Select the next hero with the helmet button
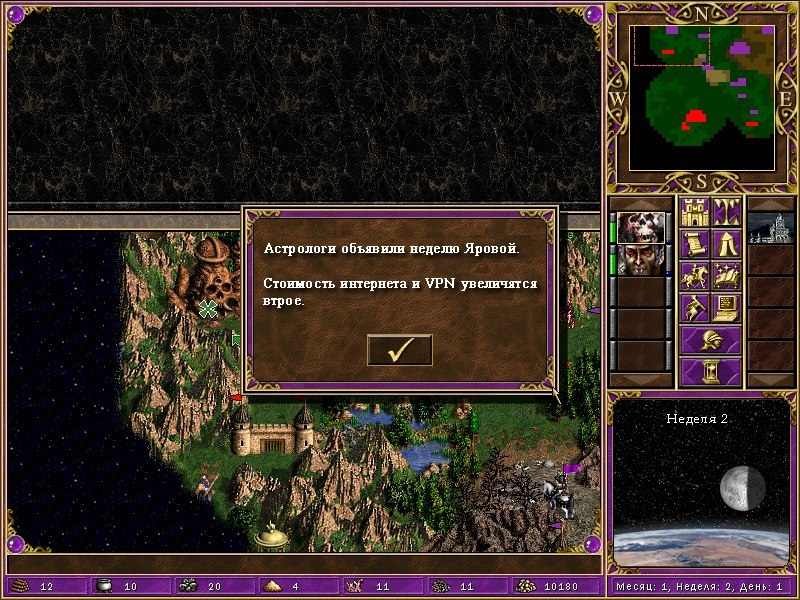Viewport: 800px width, 600px height. pyautogui.click(x=710, y=340)
